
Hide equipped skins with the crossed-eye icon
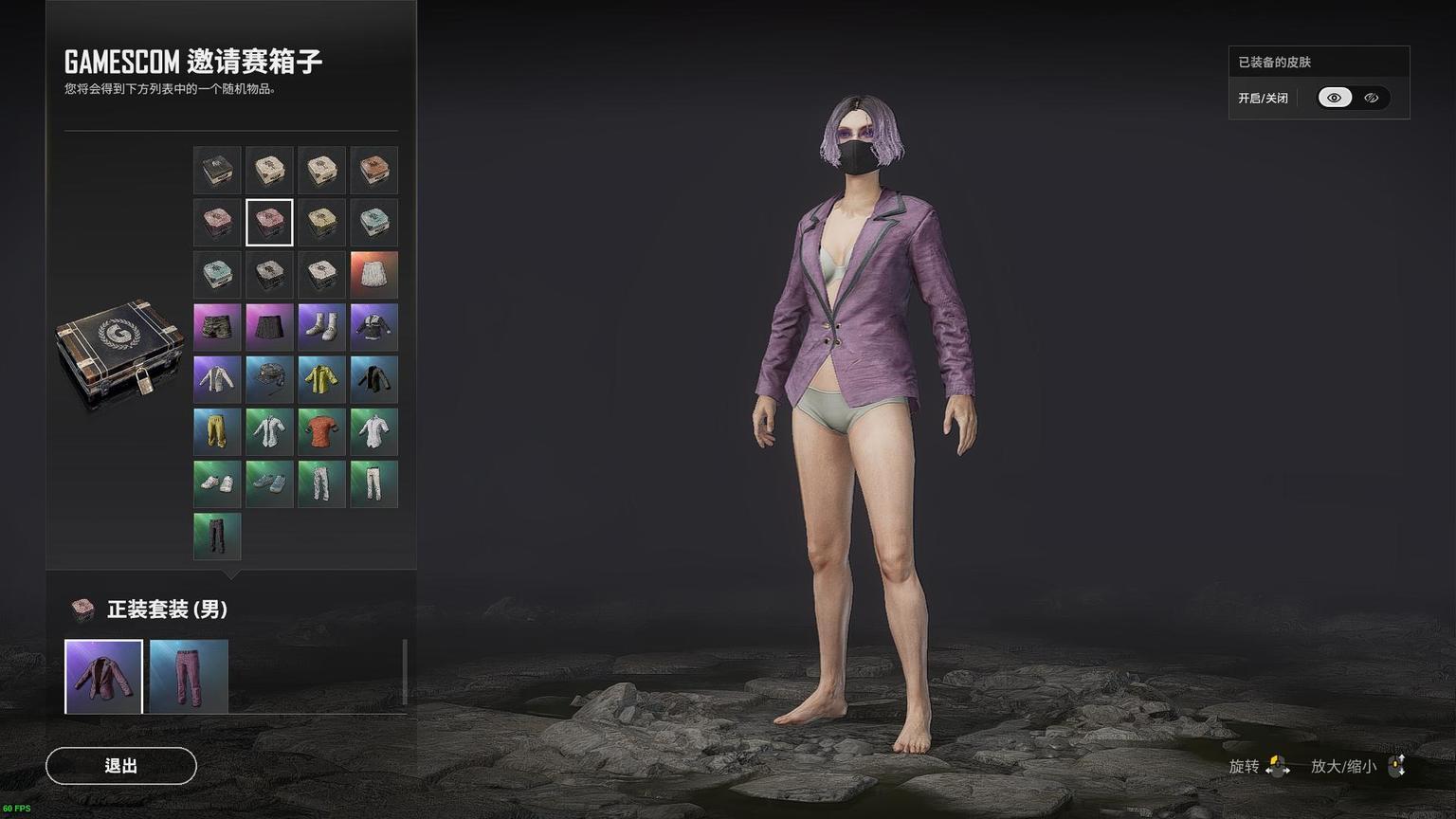(1371, 98)
